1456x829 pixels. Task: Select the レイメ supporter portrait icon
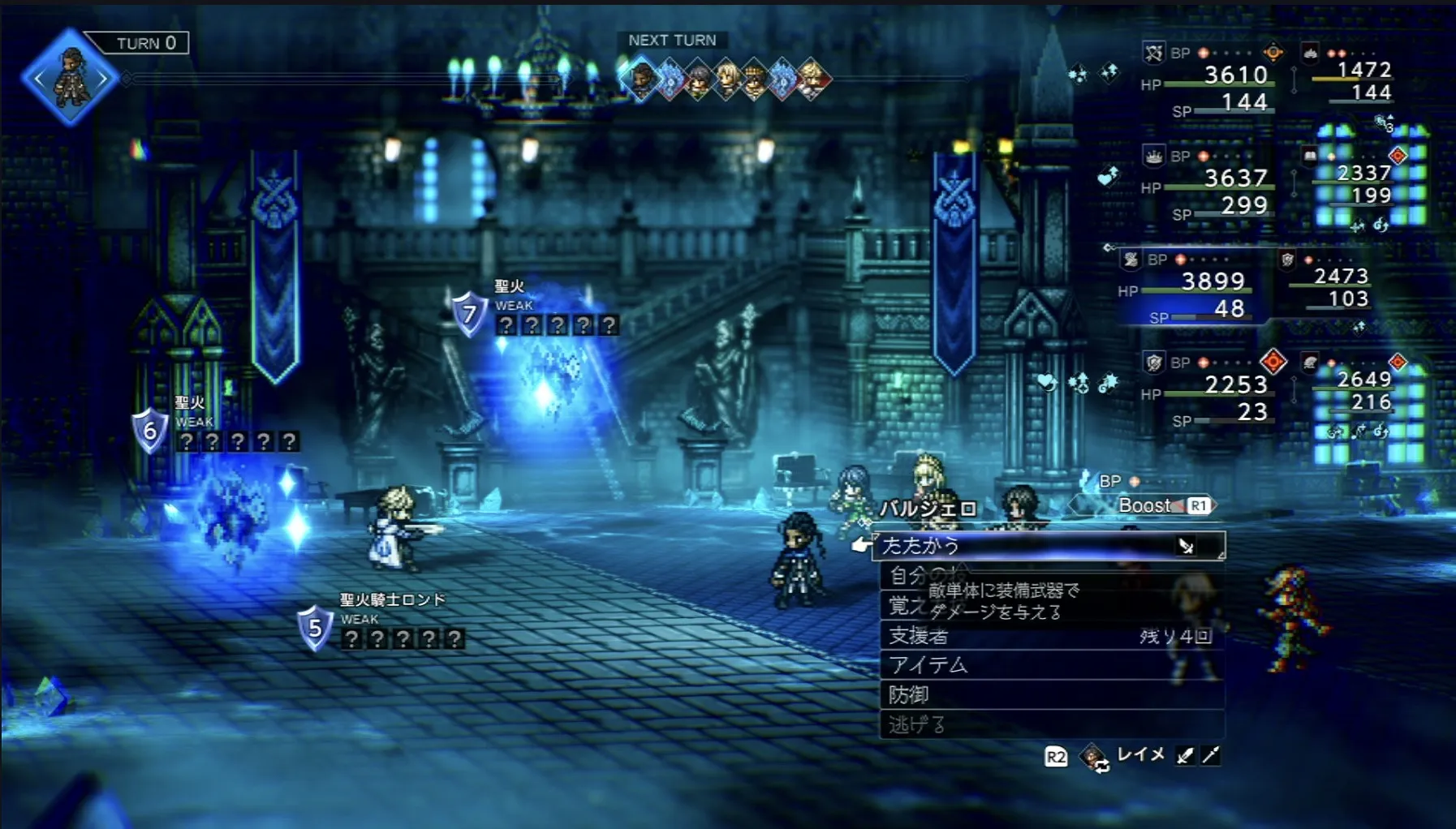pyautogui.click(x=1093, y=757)
